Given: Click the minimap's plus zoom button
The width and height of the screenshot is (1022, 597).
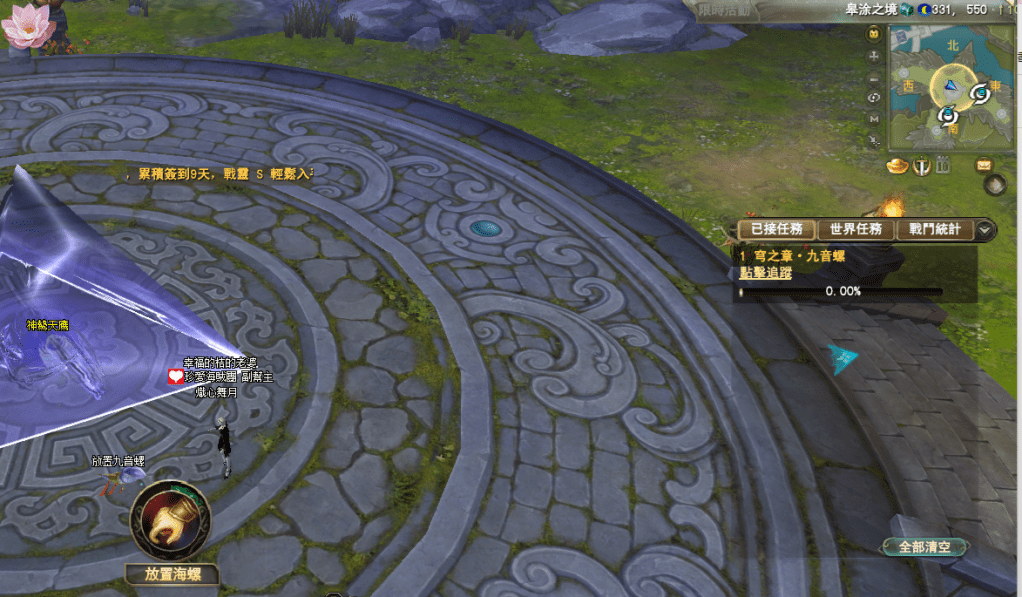Looking at the screenshot, I should (x=875, y=54).
